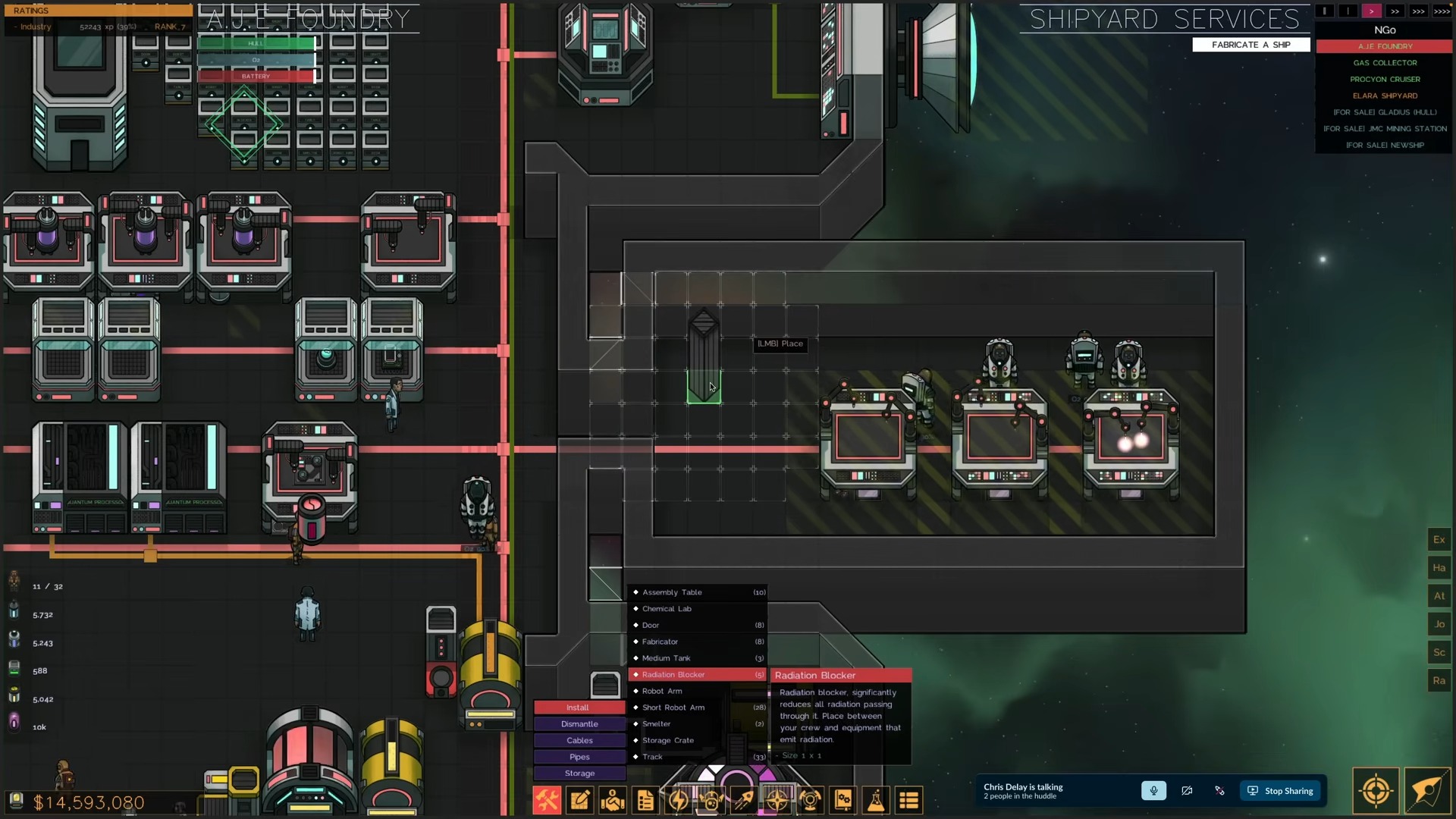
Task: Set game speed to quadruple arrows
Action: coord(1442,11)
